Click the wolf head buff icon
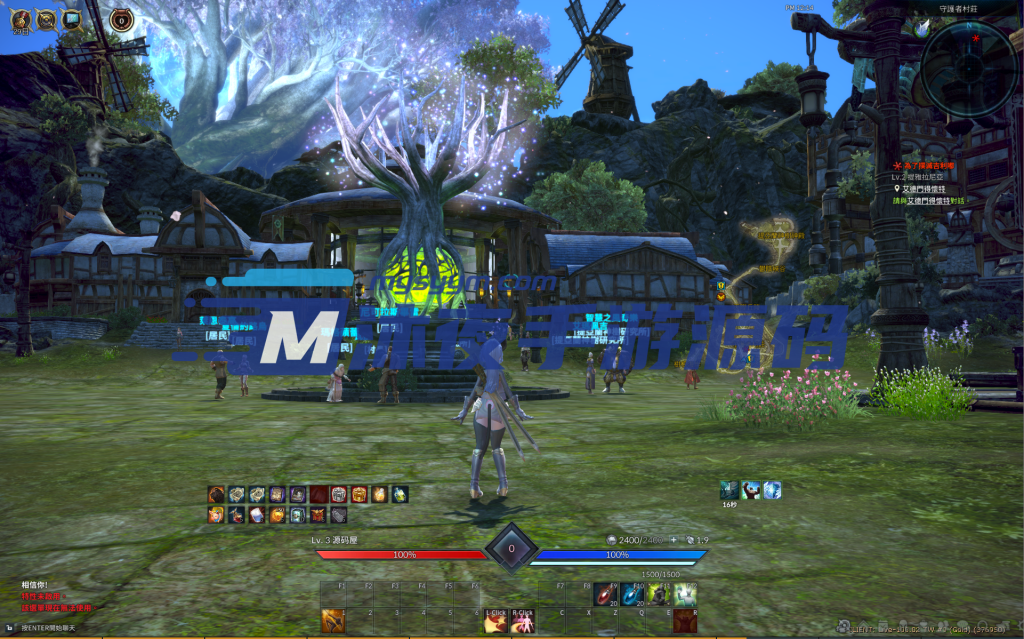 [730, 489]
